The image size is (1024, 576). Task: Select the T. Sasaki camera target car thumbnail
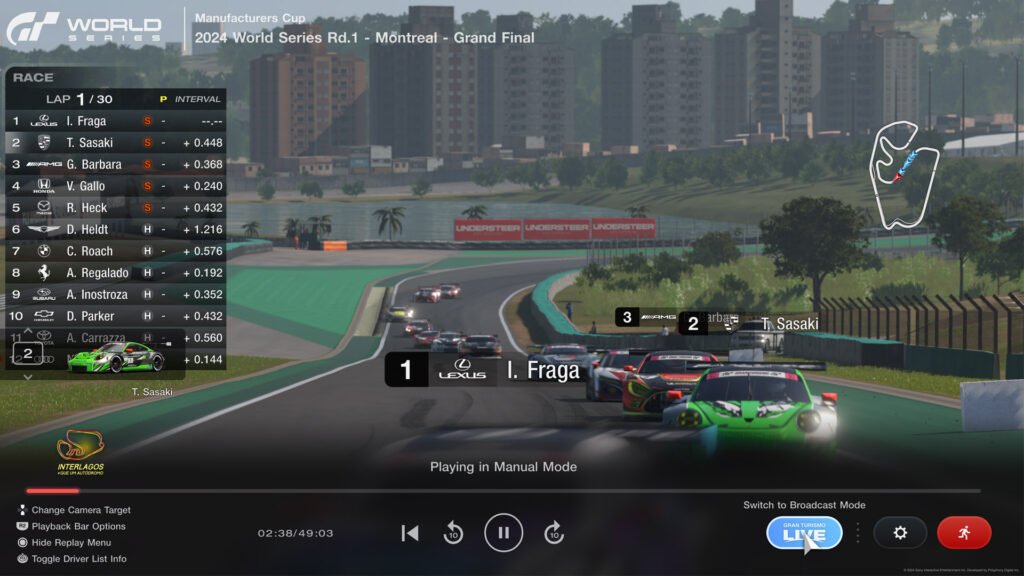coord(115,356)
